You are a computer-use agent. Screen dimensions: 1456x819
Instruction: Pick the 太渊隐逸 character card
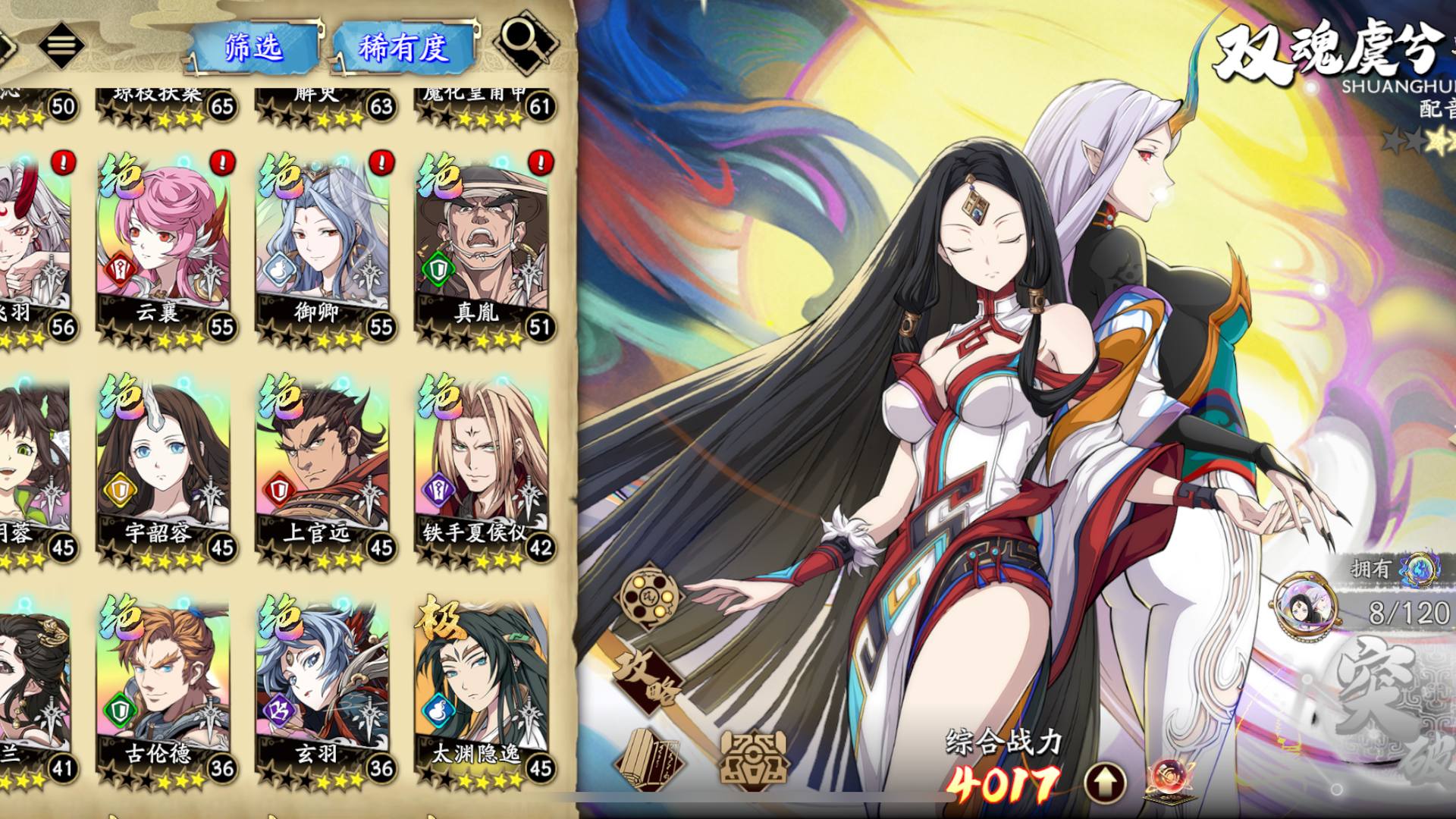coord(484,689)
